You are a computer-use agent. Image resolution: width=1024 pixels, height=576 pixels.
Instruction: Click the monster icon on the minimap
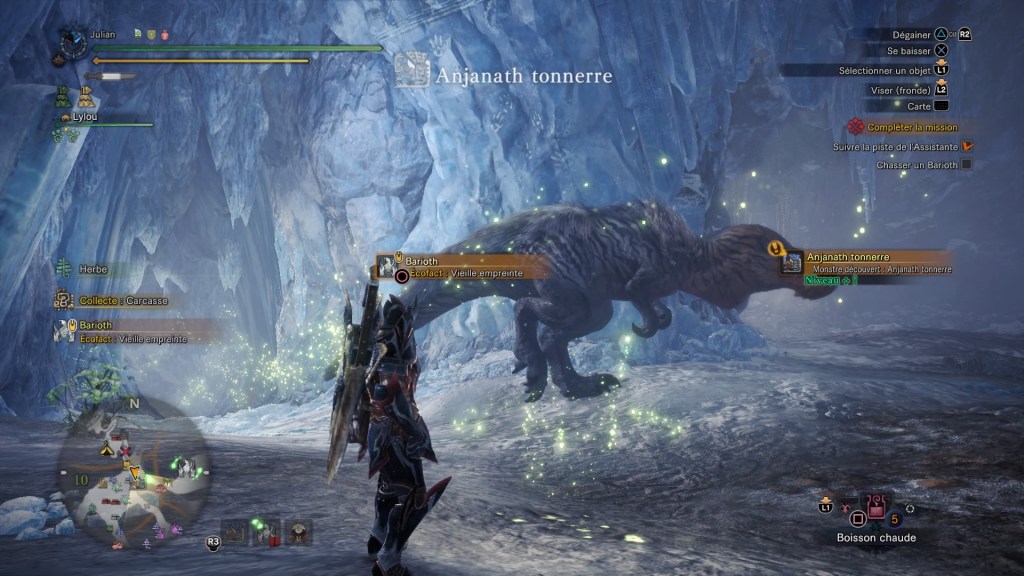tap(185, 466)
